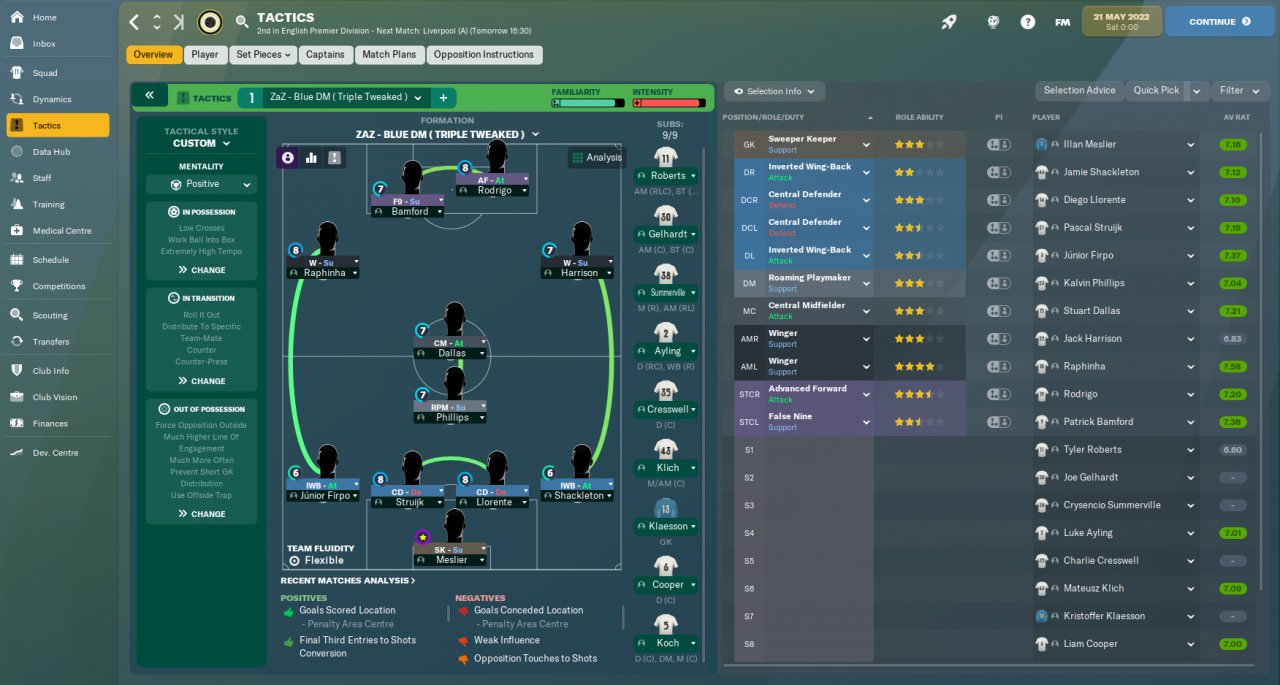Open the Scouting section

(x=50, y=315)
